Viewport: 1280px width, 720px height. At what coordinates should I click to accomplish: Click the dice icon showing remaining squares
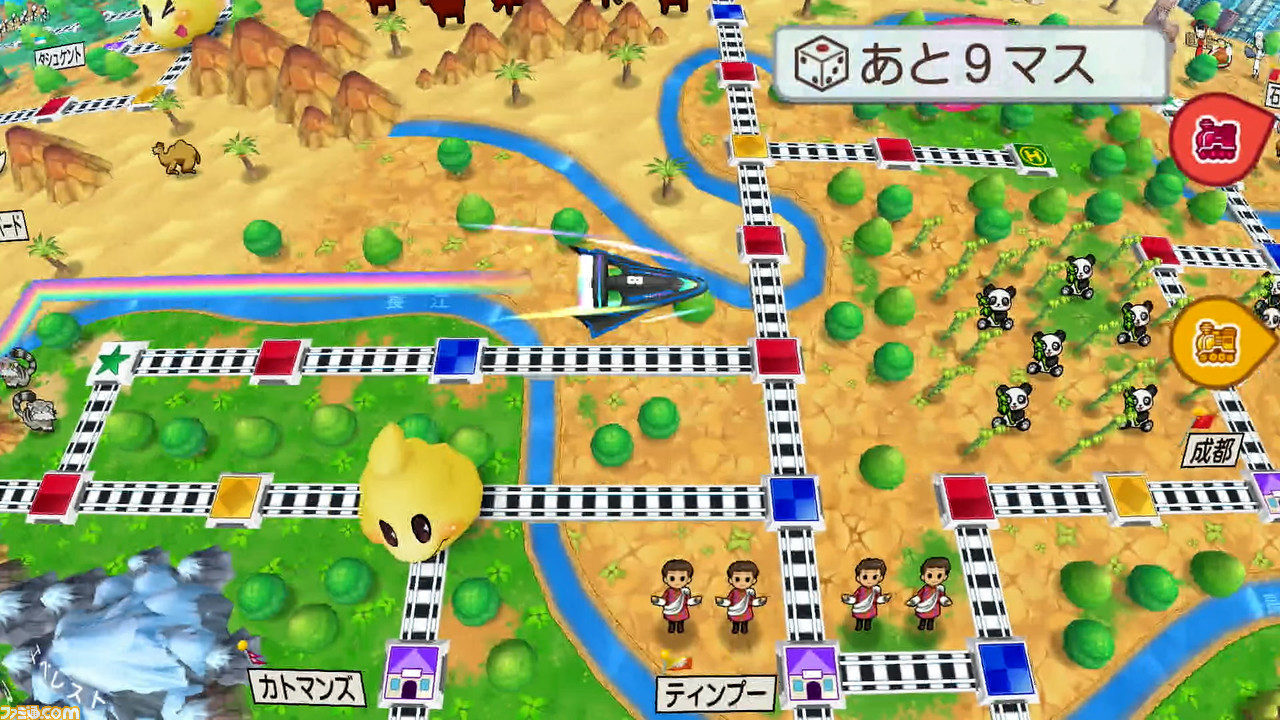point(822,62)
